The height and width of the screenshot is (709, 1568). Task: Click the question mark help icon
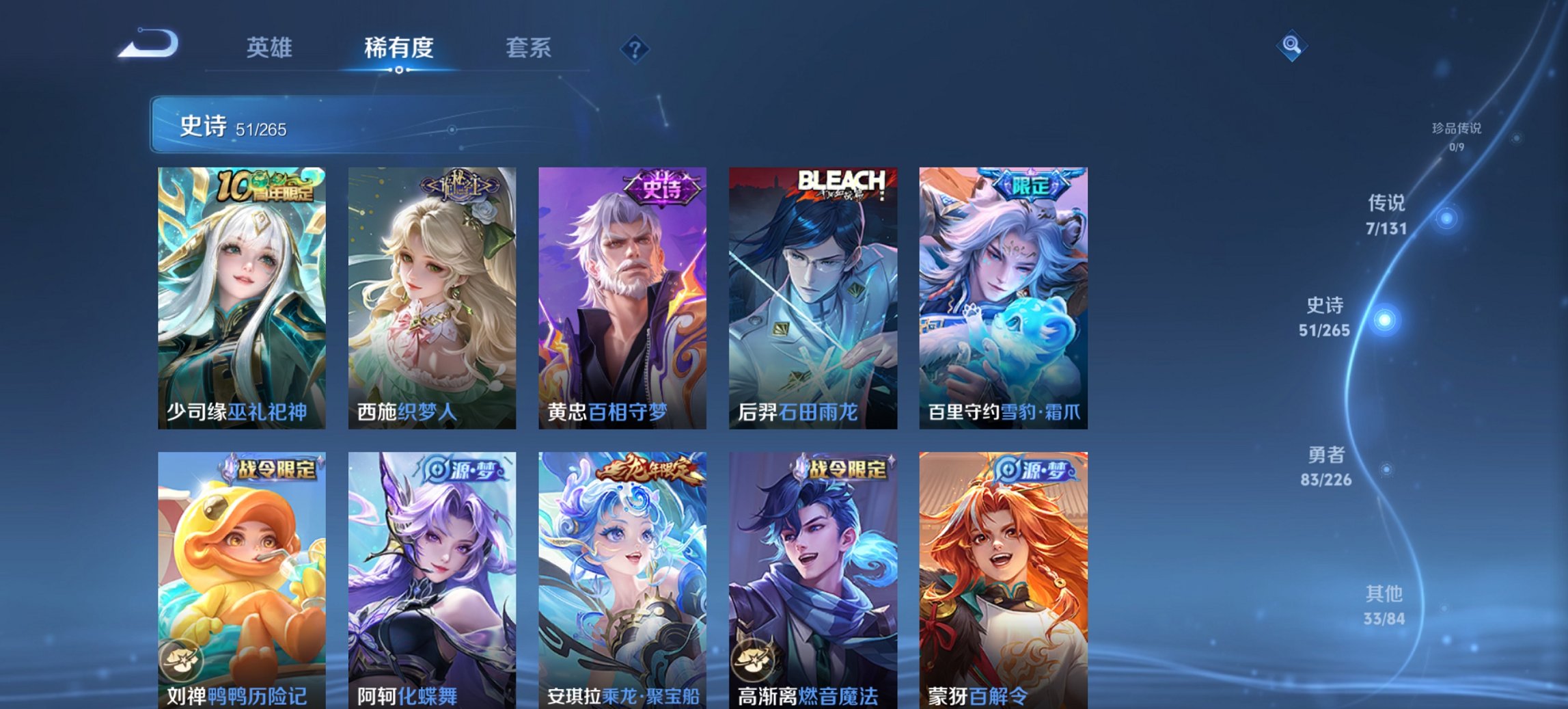tap(635, 48)
